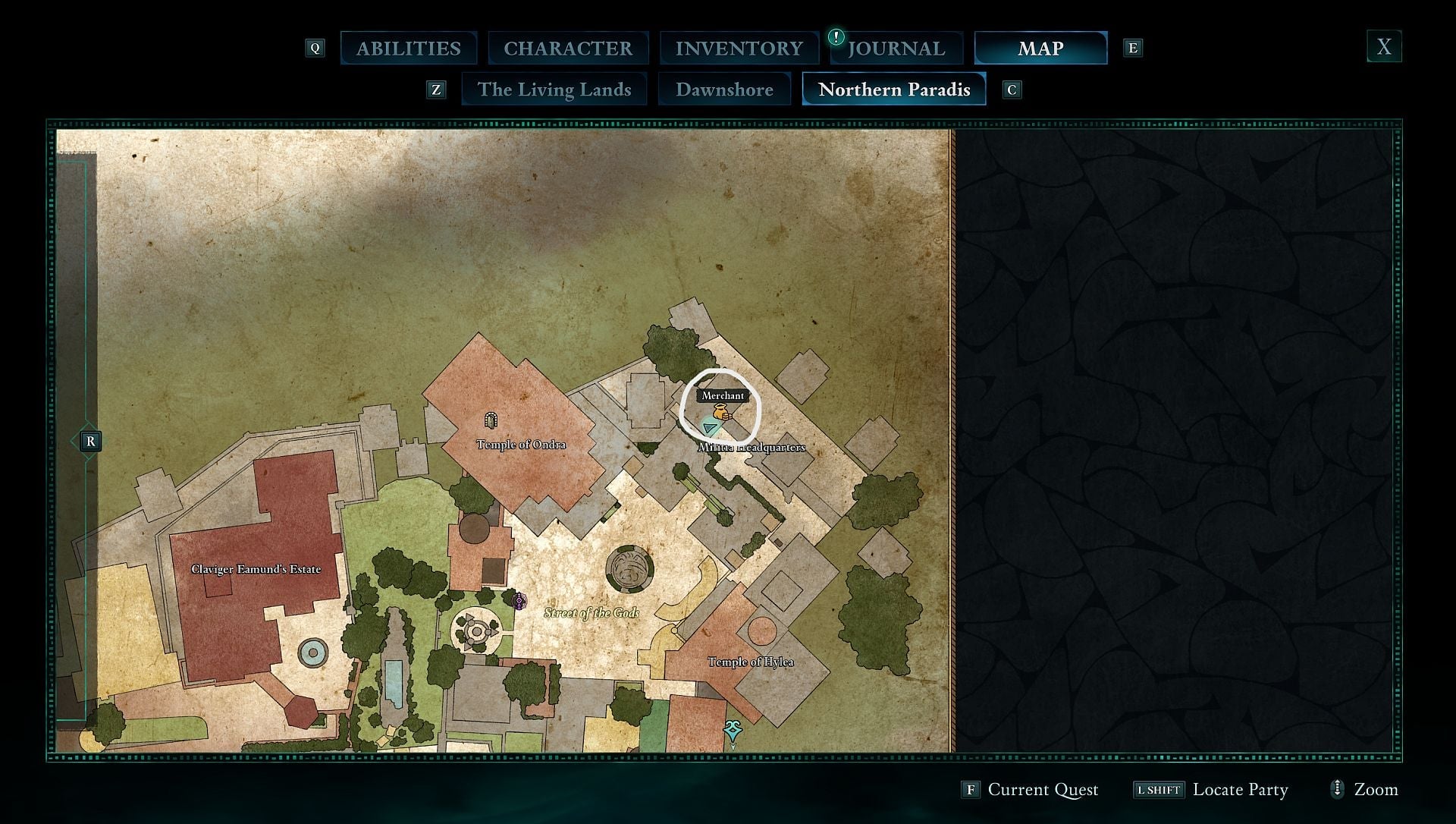
Task: Click the Locate Party button
Action: [x=1241, y=789]
